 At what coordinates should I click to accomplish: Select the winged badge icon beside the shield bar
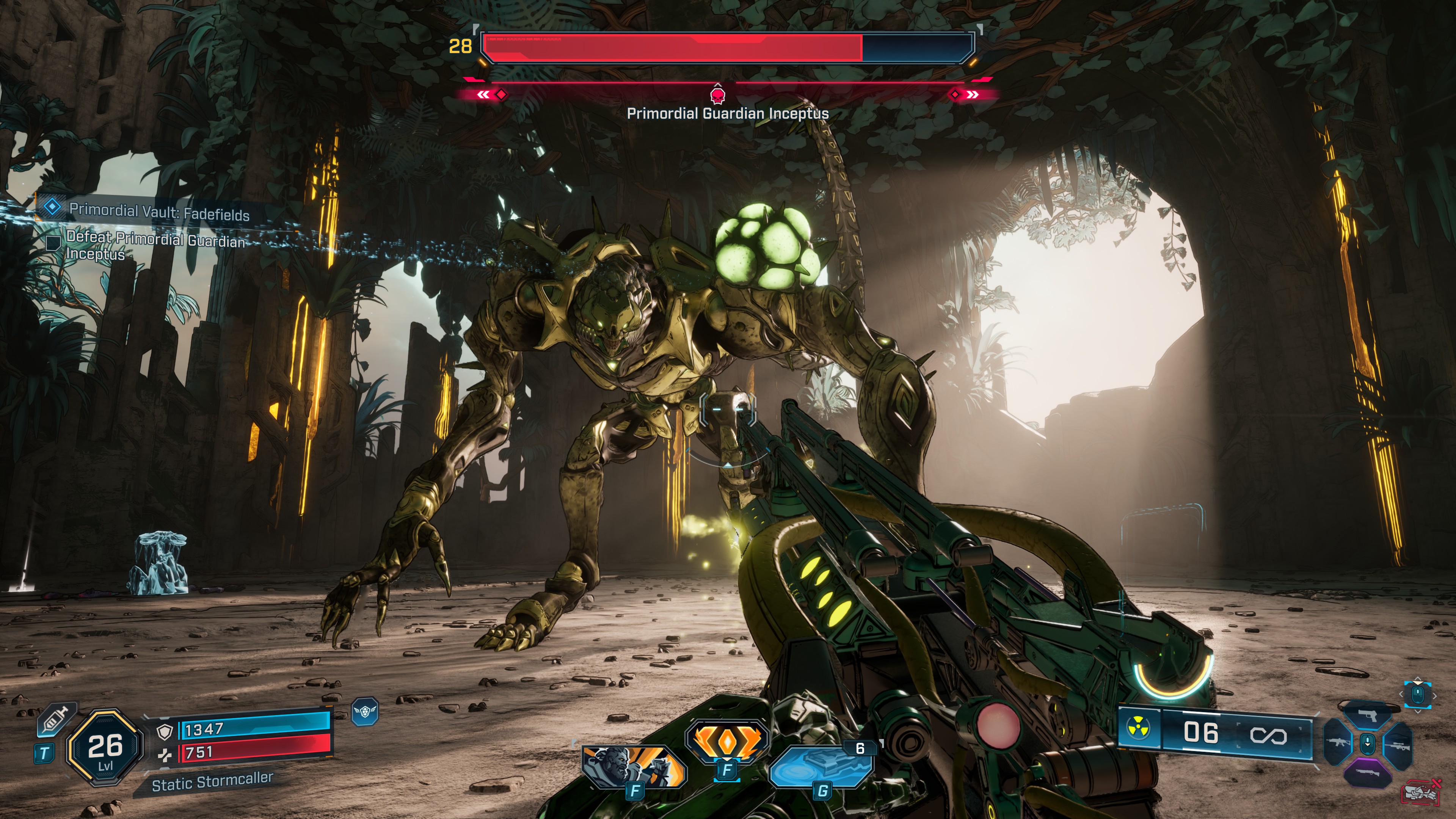[x=364, y=712]
